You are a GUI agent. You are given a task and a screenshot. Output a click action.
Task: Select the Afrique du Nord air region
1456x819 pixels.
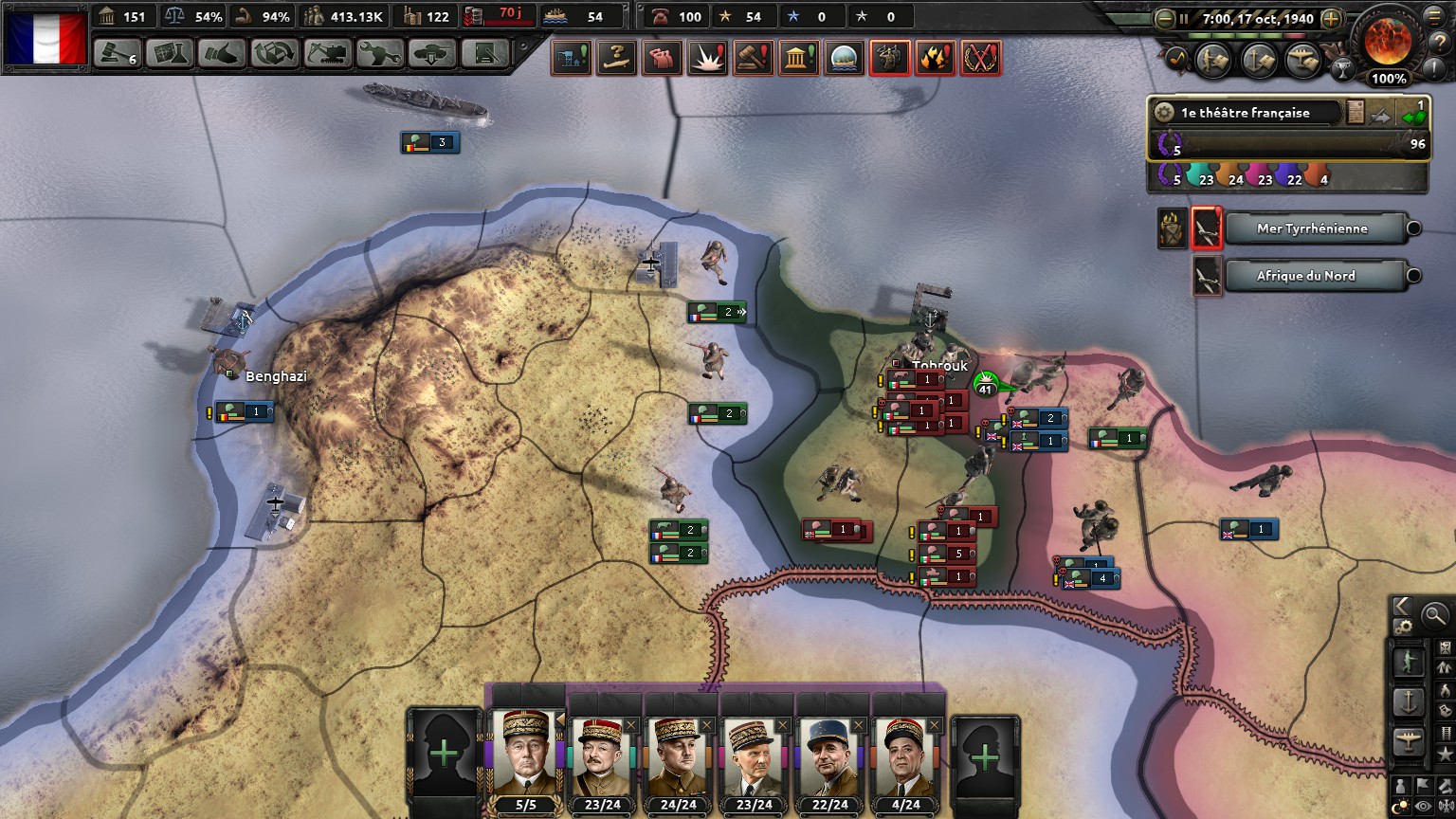pyautogui.click(x=1305, y=276)
